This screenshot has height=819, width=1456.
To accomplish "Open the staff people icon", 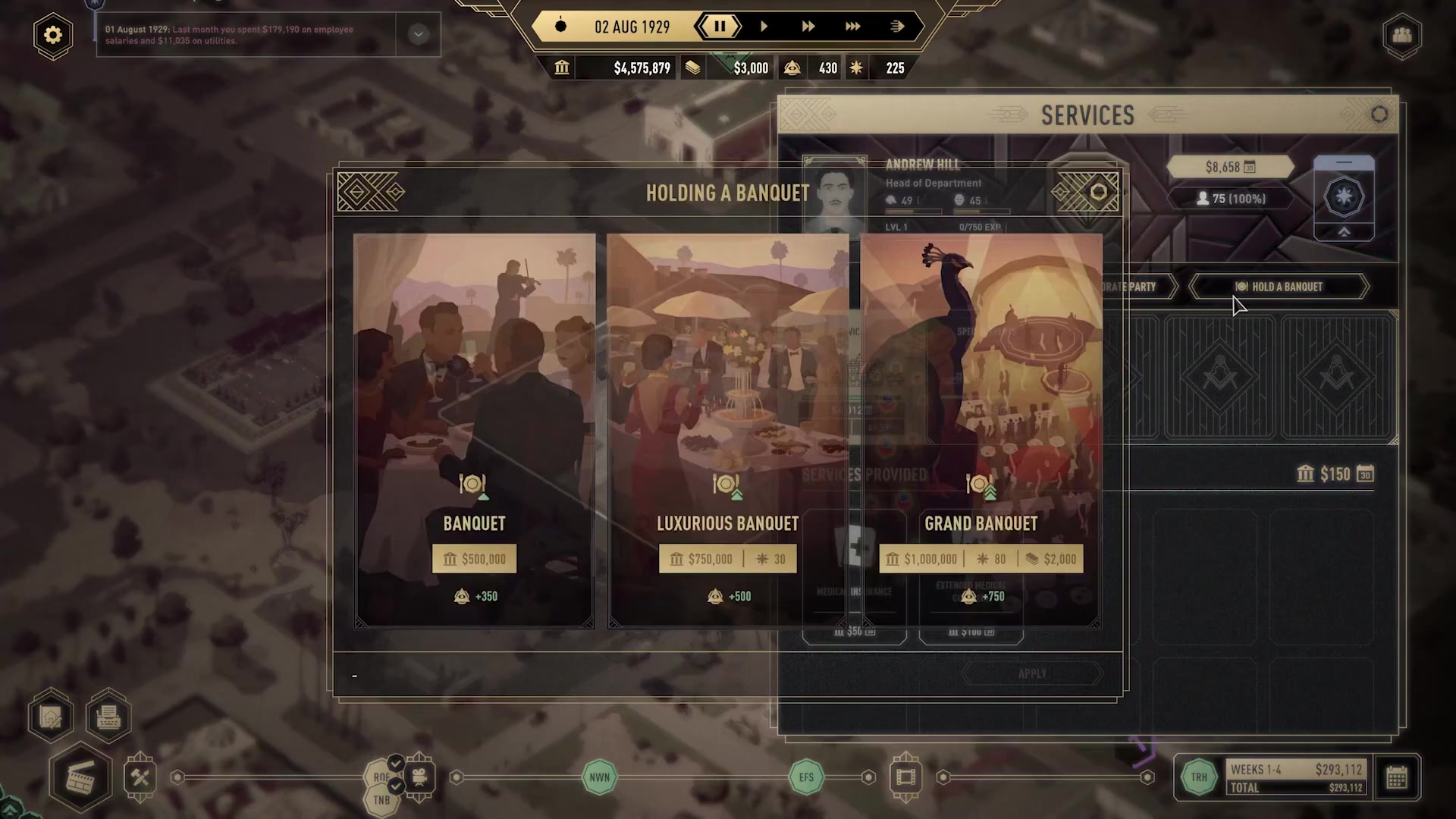I will tap(1401, 35).
